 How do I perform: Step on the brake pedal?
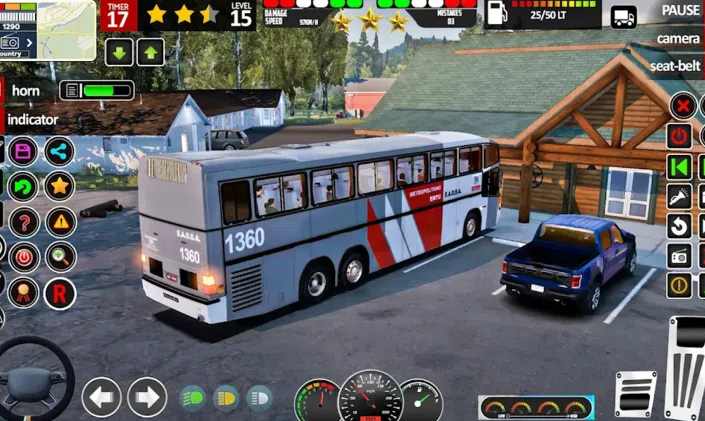pos(636,393)
